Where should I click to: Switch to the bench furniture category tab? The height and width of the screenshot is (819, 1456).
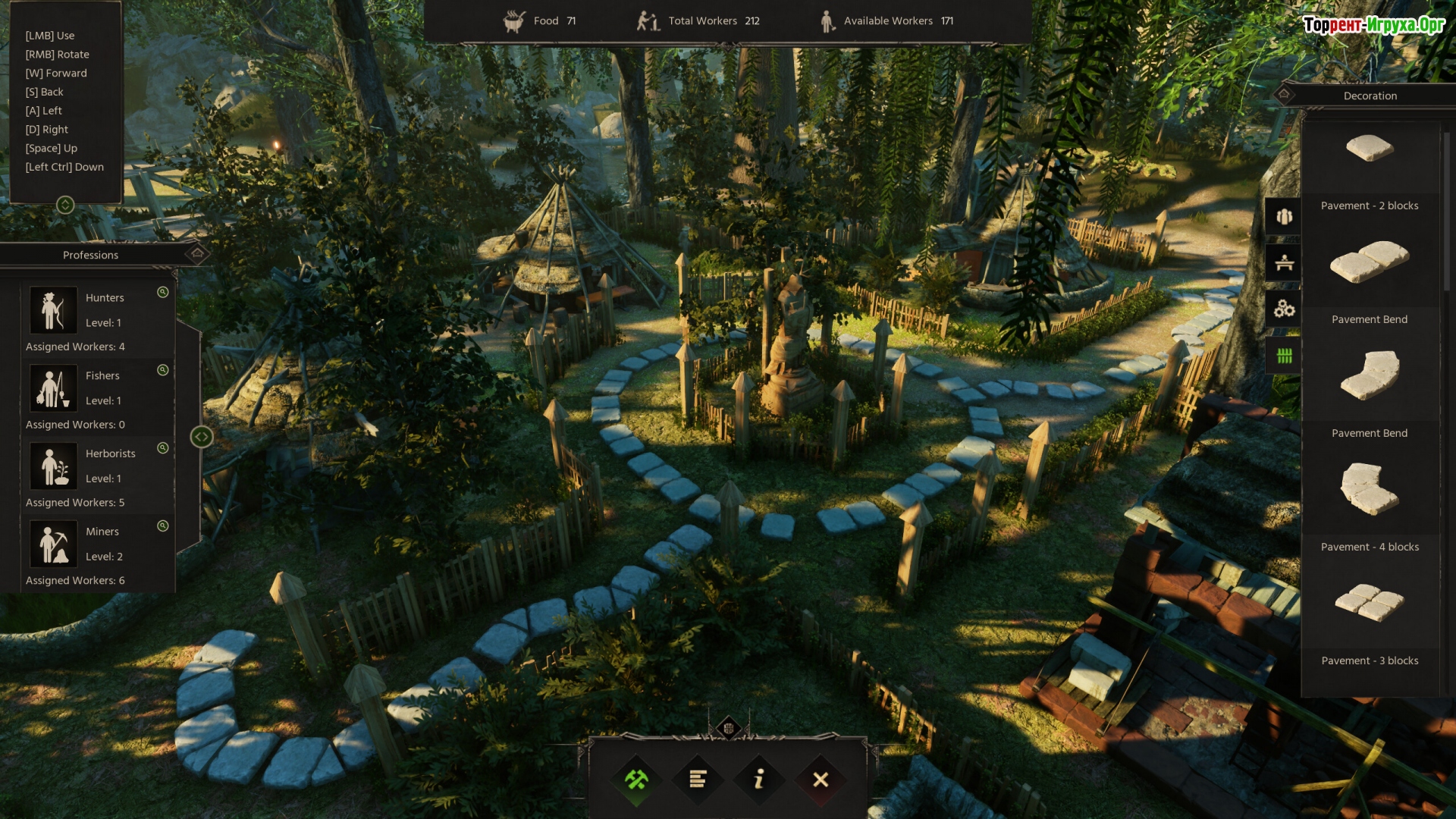click(x=1284, y=263)
